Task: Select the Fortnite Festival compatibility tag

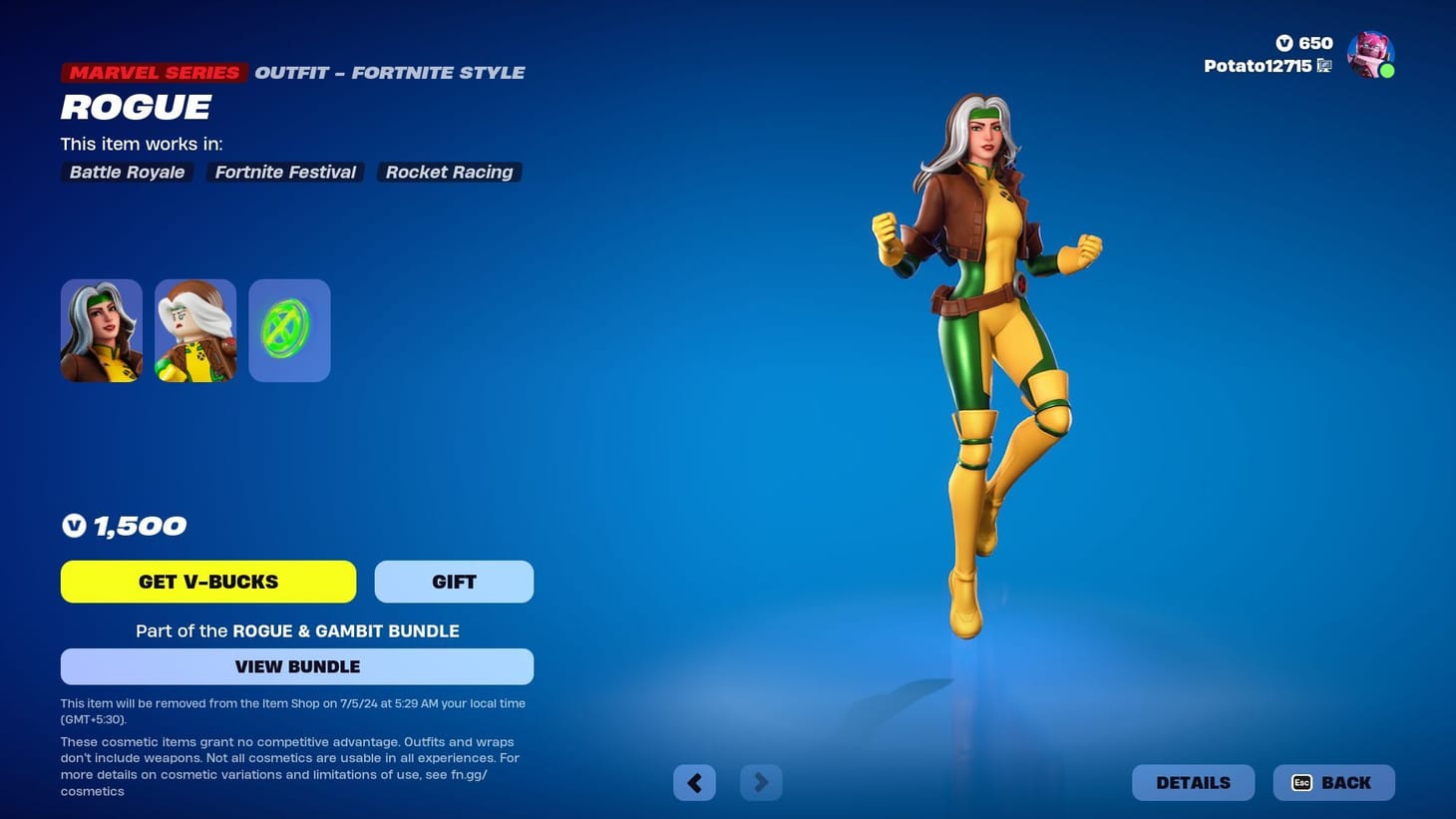Action: [284, 172]
